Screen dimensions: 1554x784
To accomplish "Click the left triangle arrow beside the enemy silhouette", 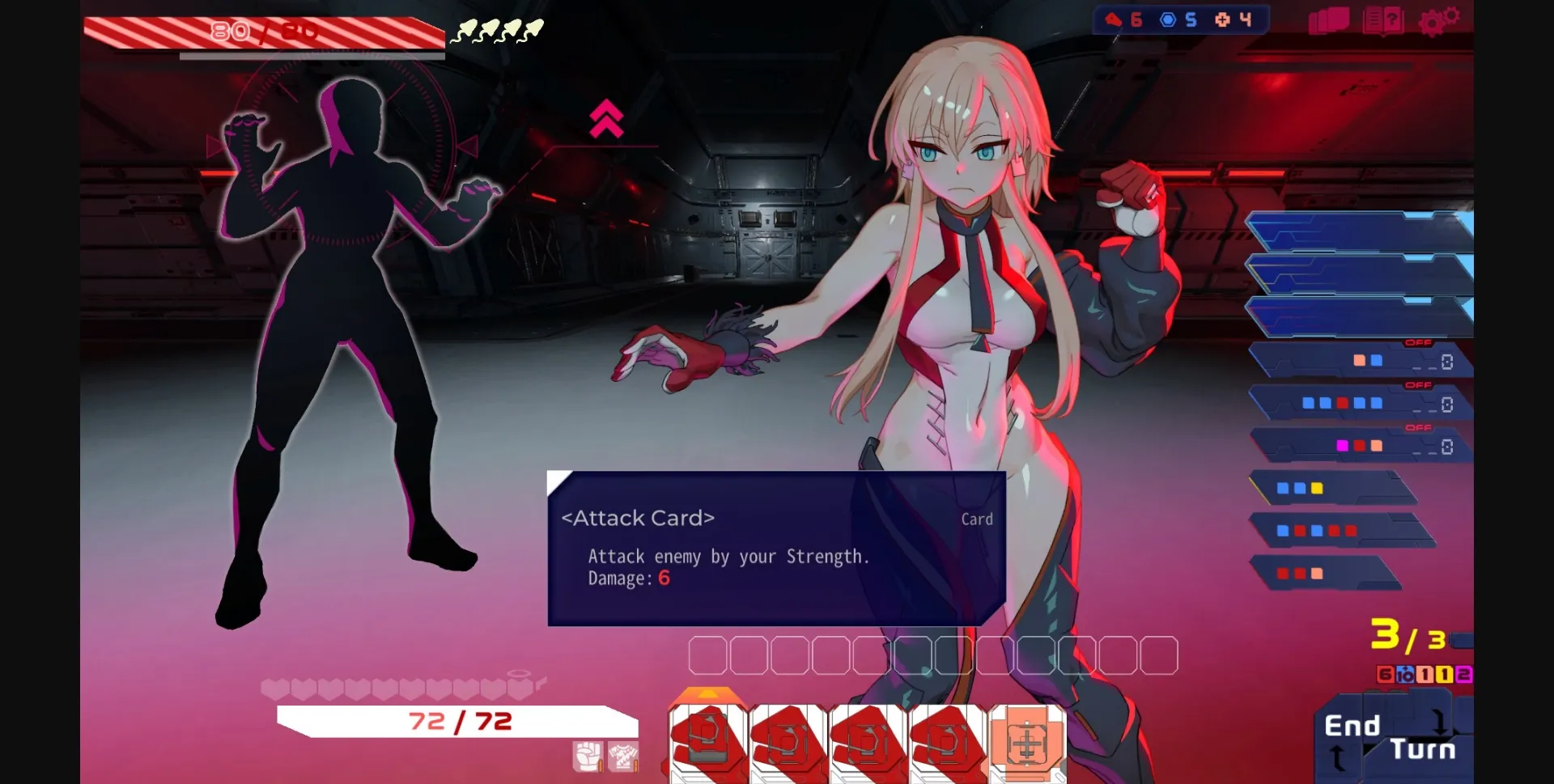I will (213, 146).
